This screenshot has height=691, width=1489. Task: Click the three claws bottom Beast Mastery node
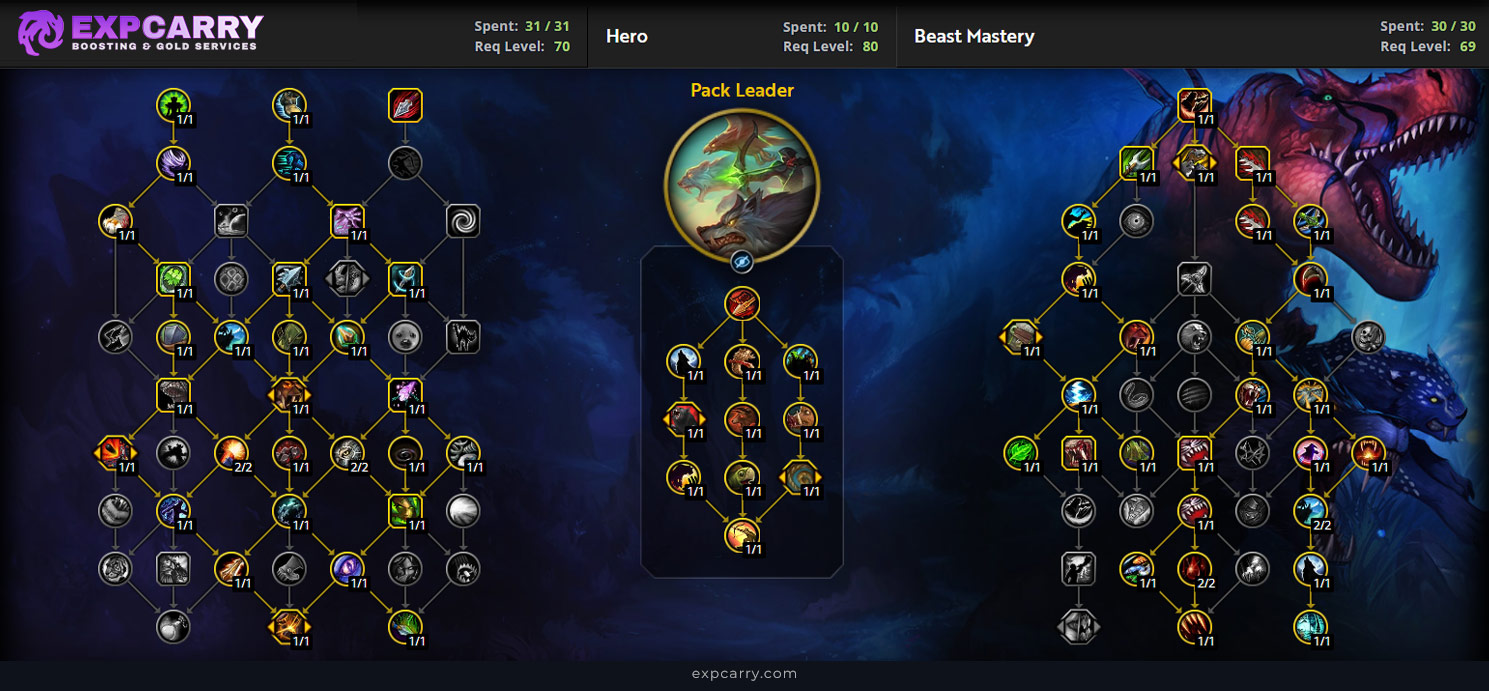click(1194, 627)
